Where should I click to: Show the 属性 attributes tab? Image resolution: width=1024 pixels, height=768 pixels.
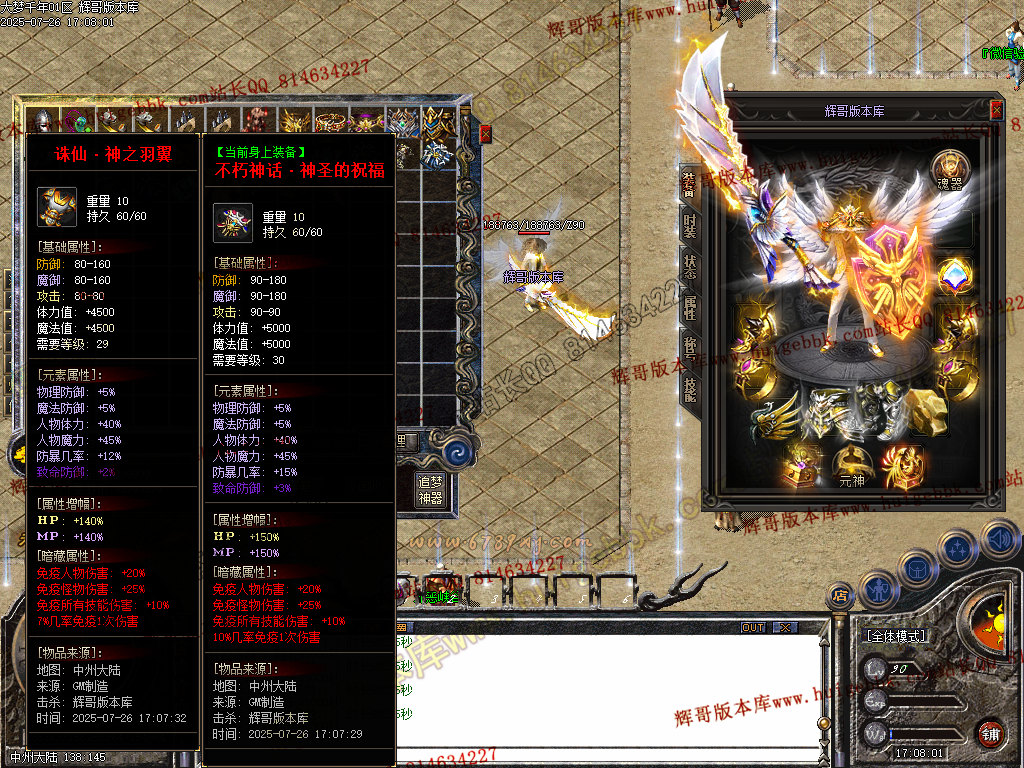(689, 306)
